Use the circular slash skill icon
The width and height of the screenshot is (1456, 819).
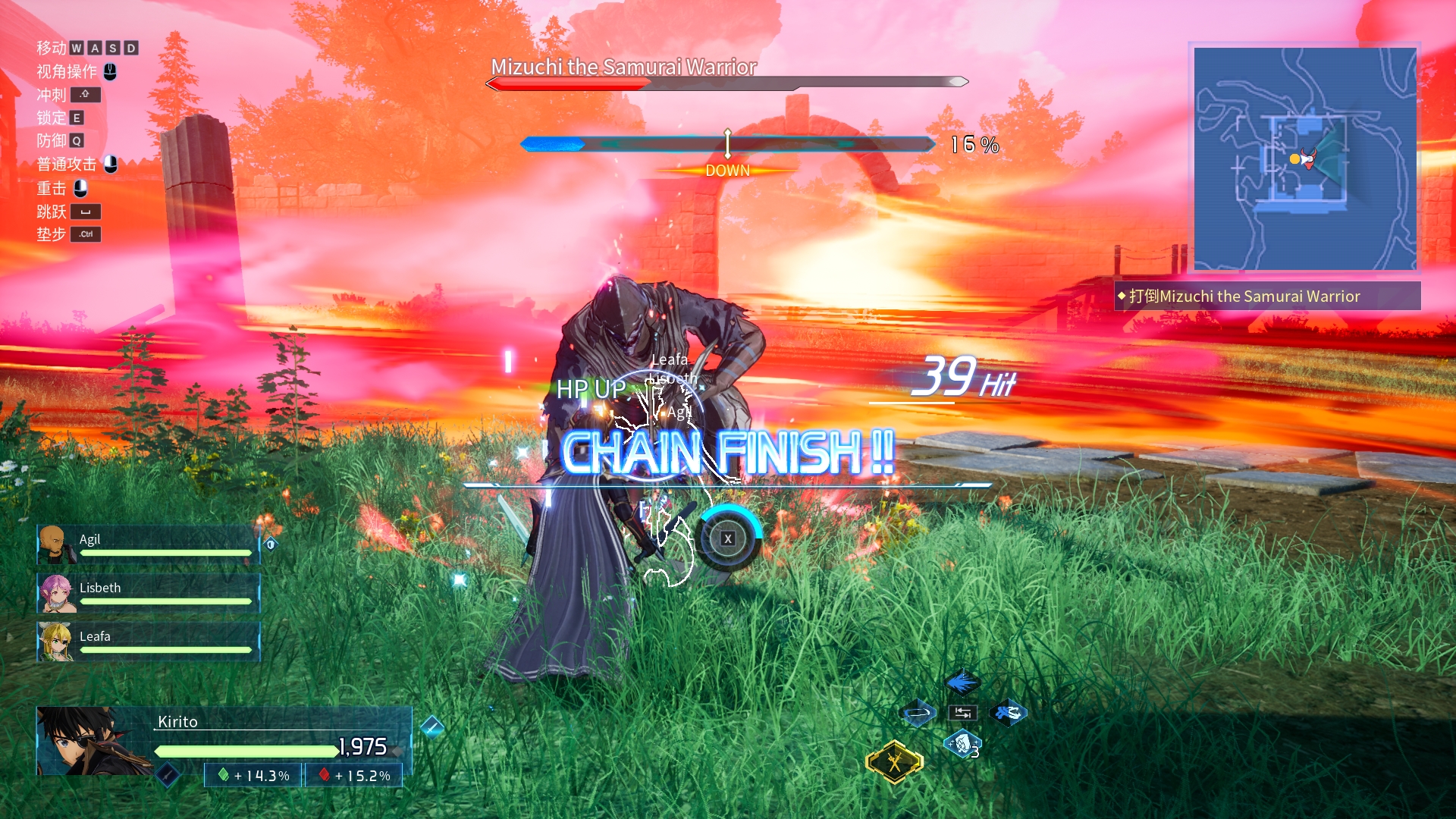(x=918, y=713)
